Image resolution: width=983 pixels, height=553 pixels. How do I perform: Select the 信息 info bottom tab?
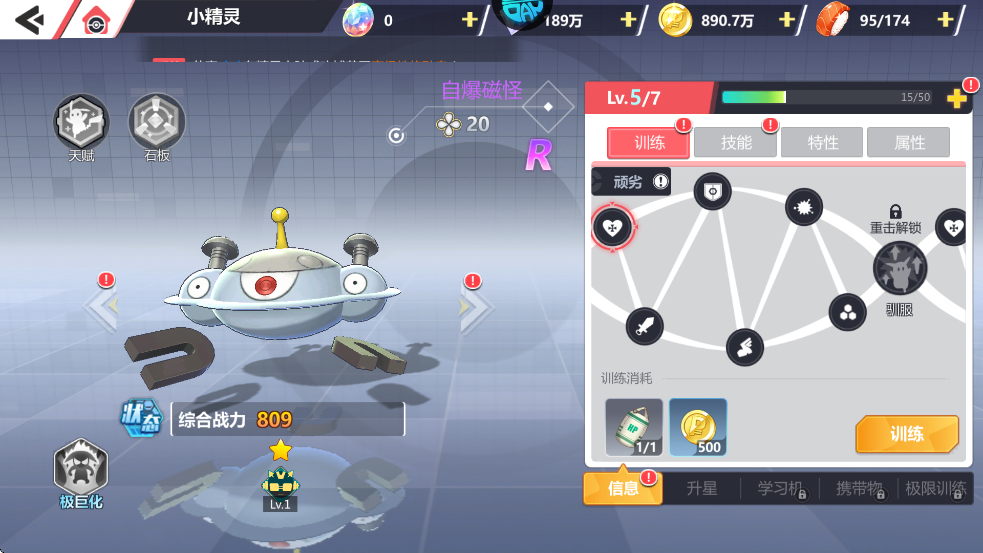coord(622,488)
